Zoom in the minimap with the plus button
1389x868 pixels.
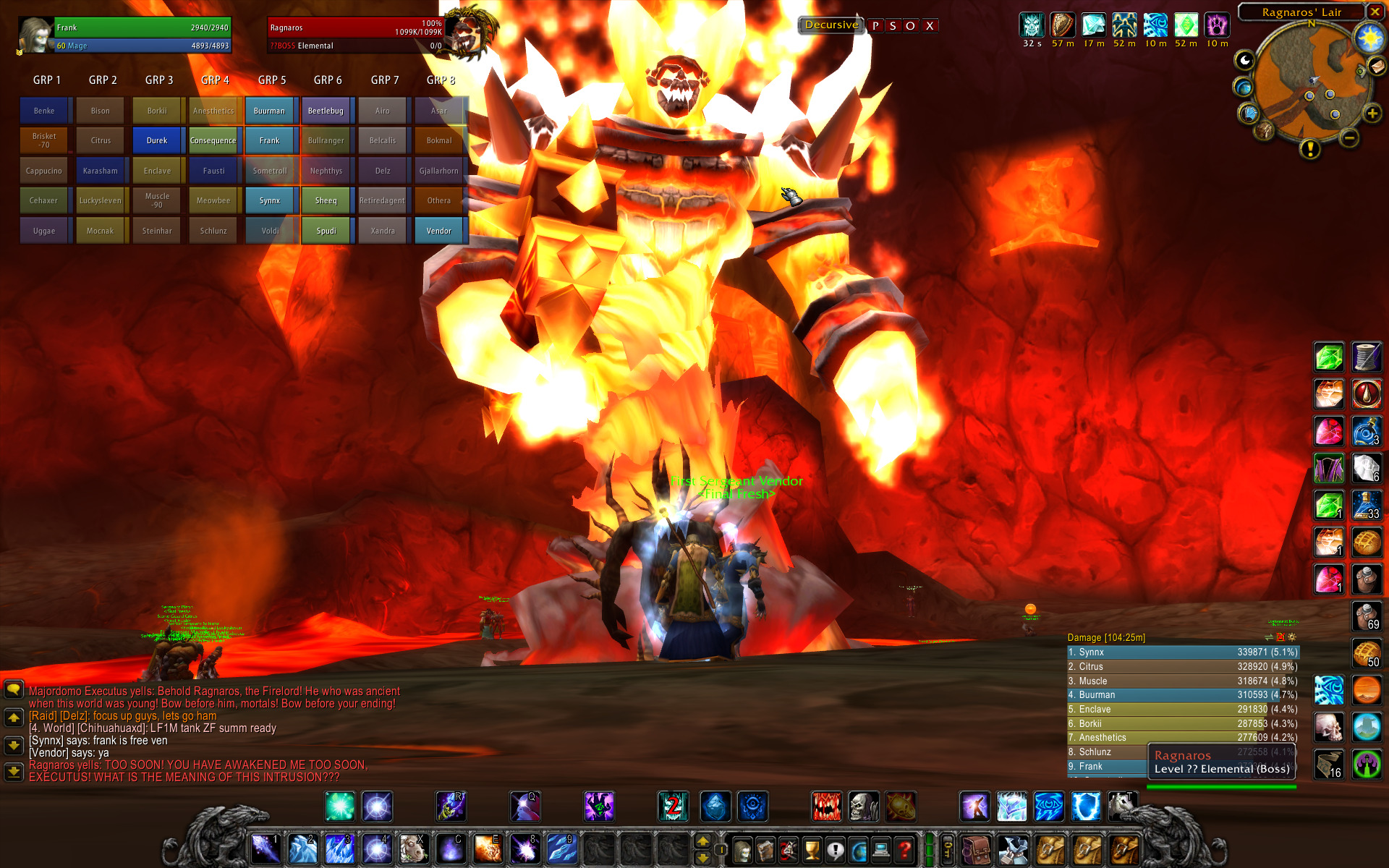coord(1372,114)
